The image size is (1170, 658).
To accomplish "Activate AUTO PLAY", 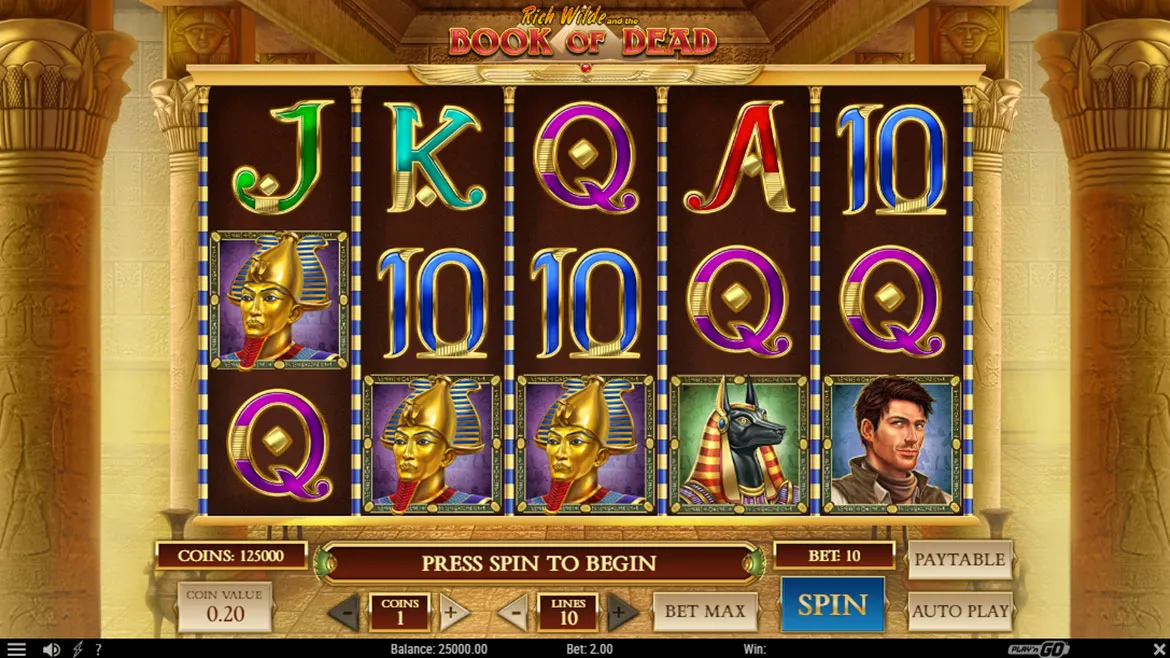I will pos(959,611).
